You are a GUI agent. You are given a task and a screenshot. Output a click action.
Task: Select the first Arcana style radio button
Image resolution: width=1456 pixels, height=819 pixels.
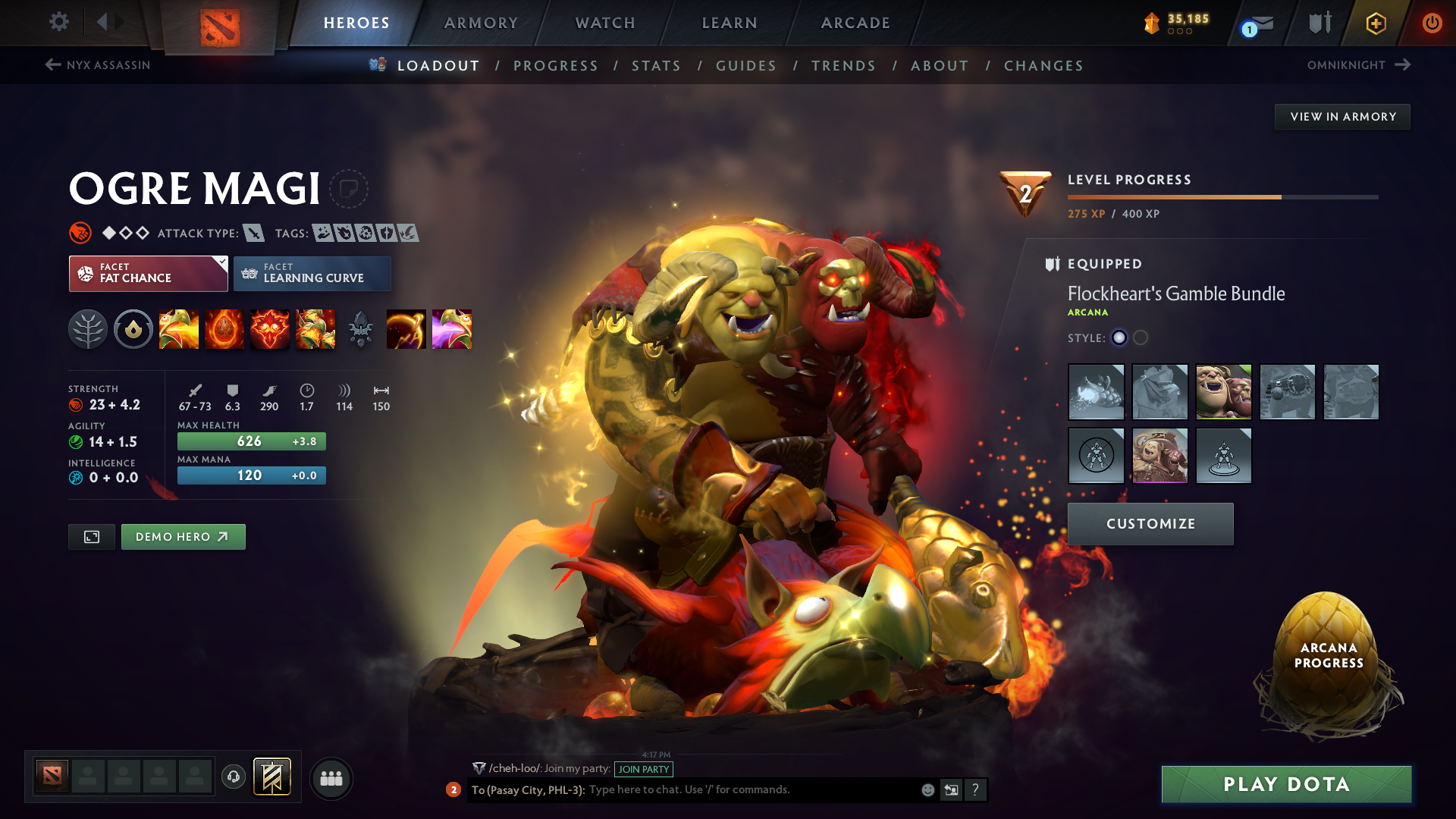tap(1120, 338)
